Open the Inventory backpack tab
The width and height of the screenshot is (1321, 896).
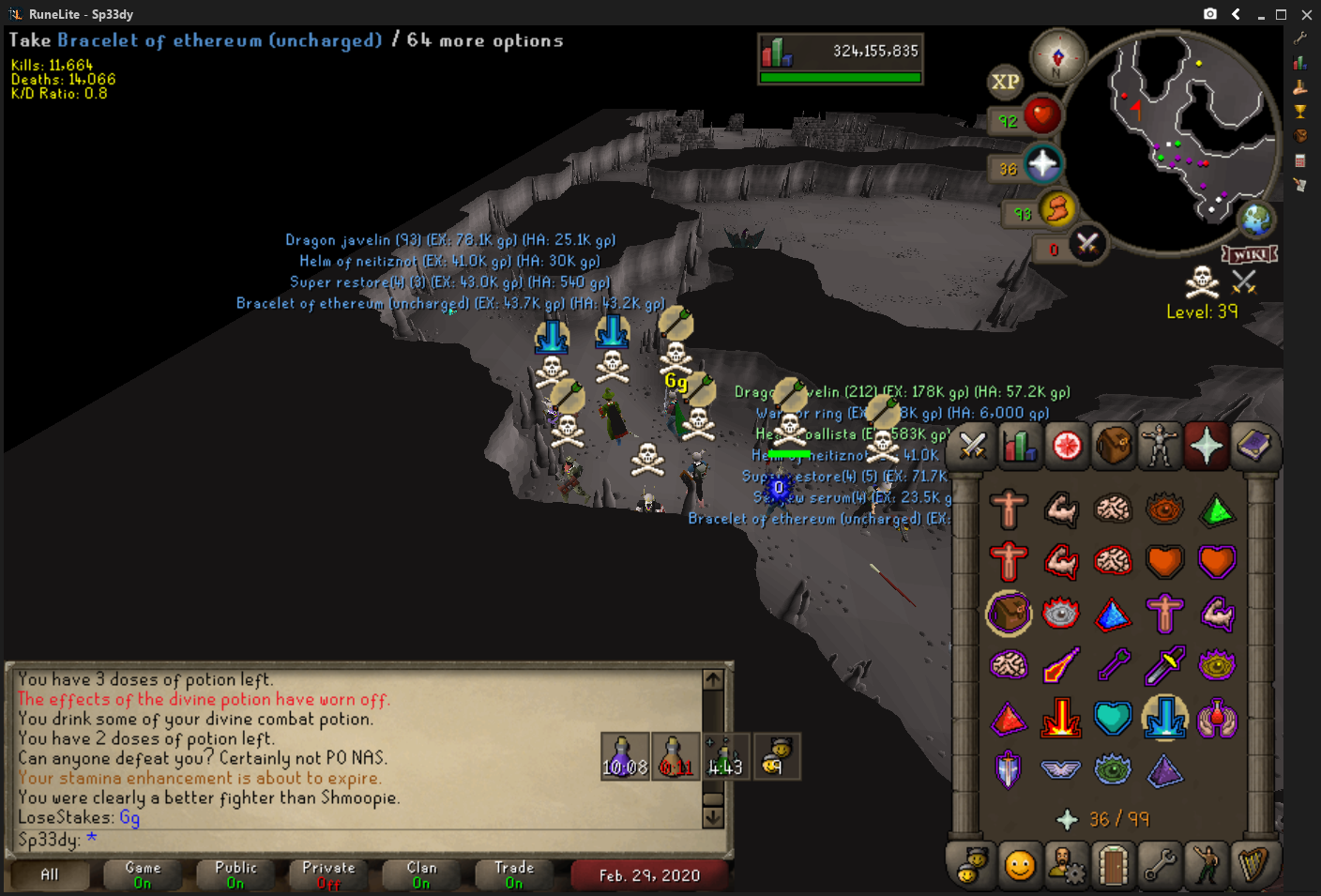pos(1113,446)
